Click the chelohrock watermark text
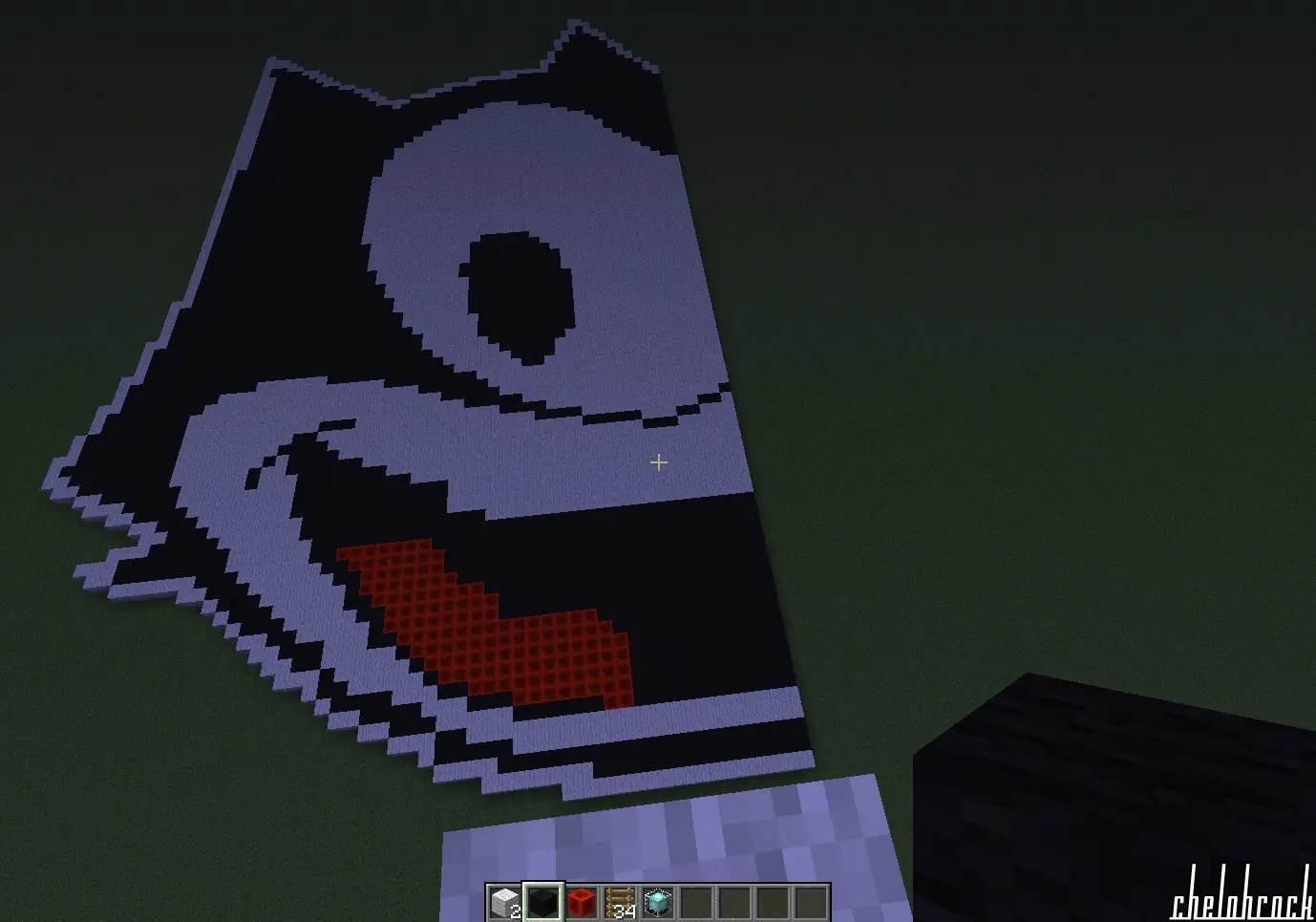 point(1242,906)
